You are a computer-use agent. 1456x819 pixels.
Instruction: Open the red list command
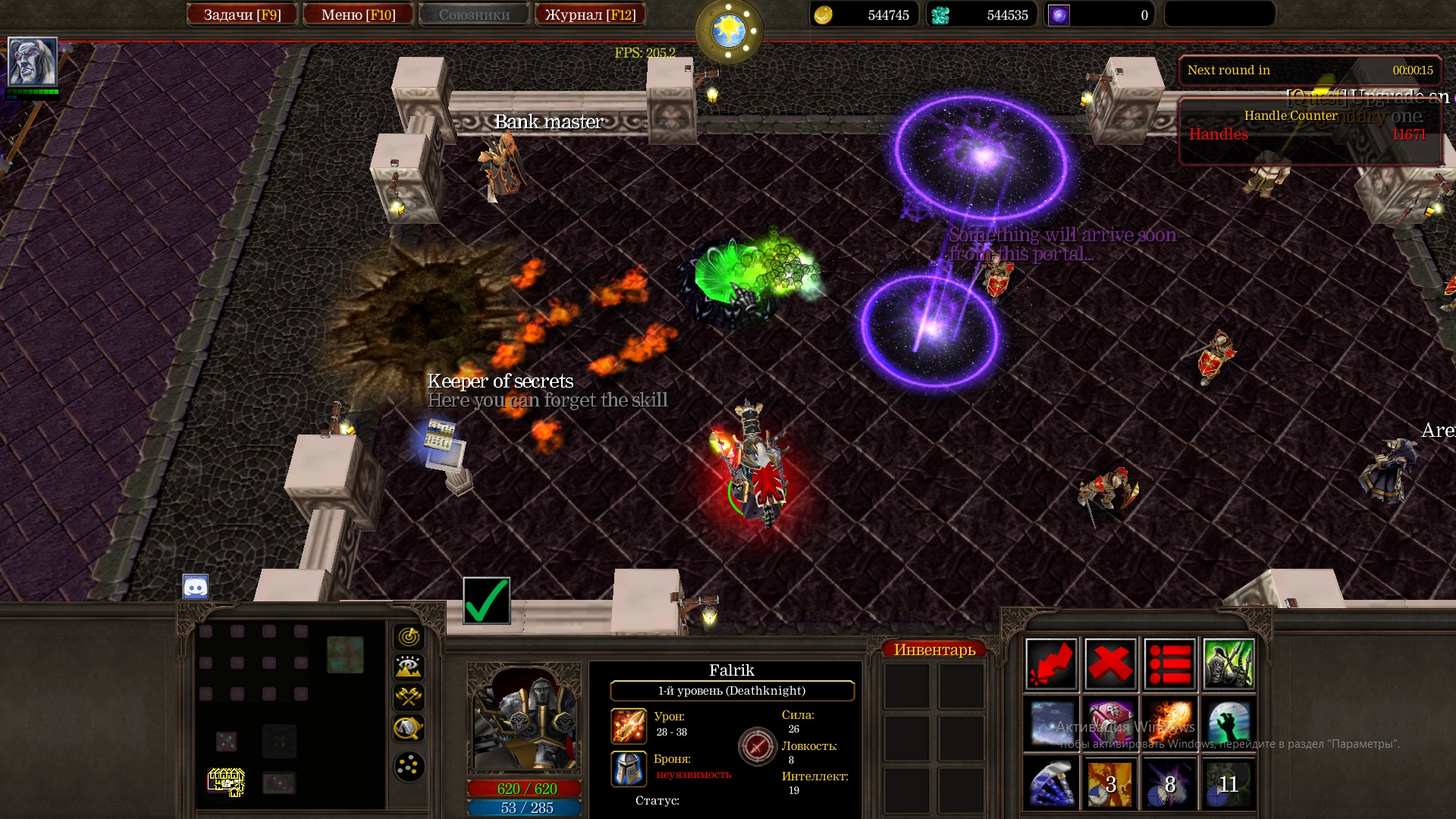1169,664
